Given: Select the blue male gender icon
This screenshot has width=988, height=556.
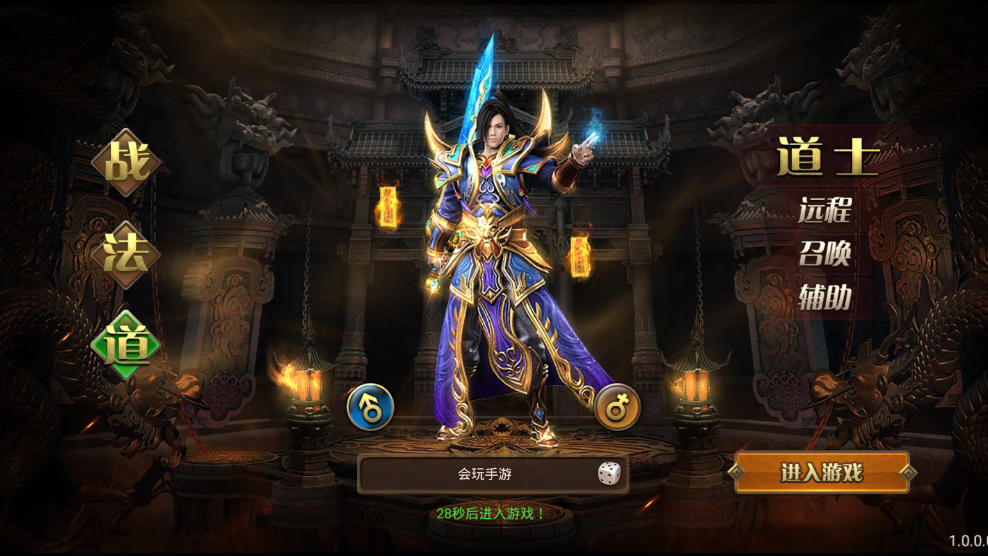Looking at the screenshot, I should pos(370,407).
